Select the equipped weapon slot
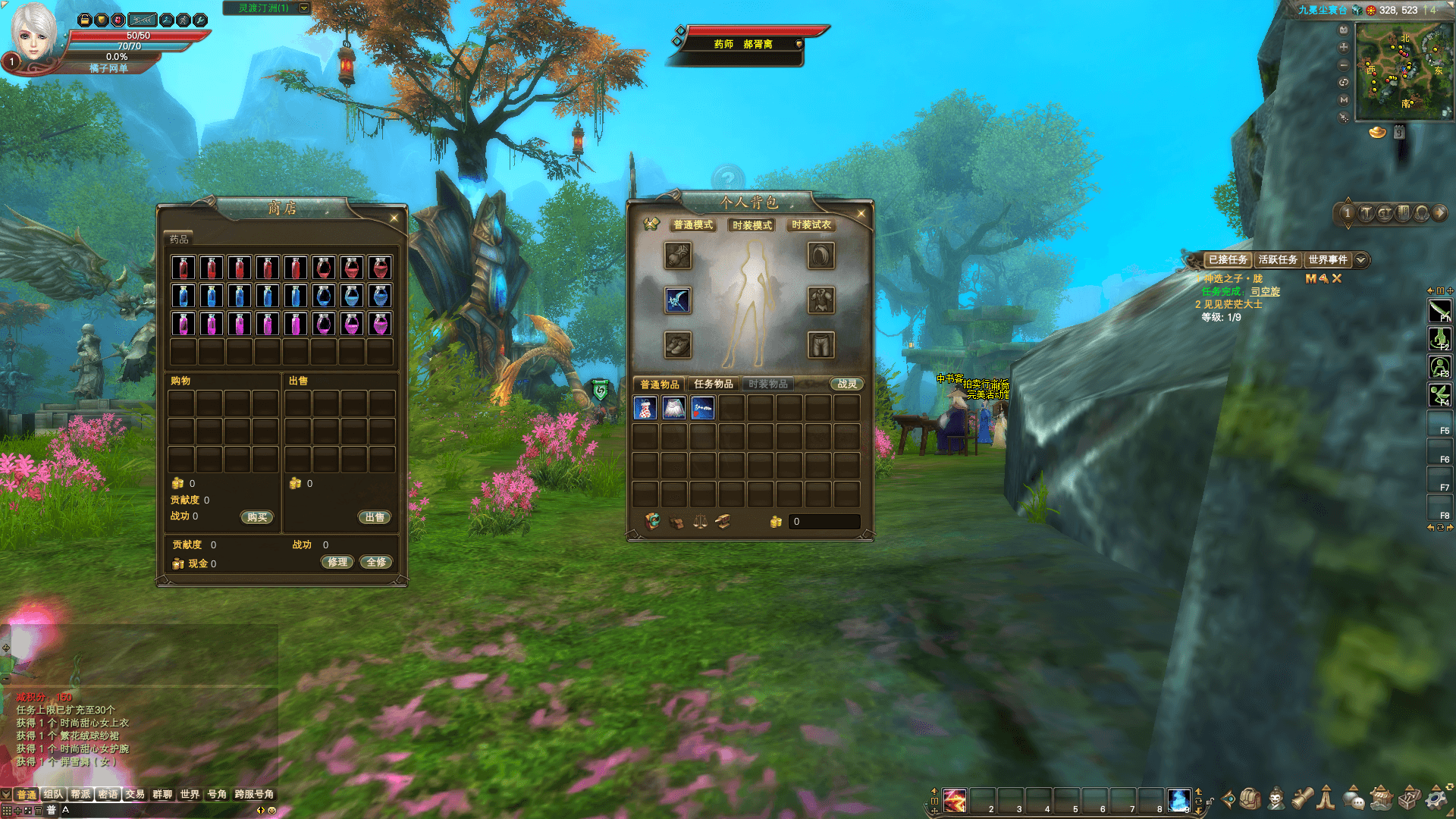Viewport: 1456px width, 819px height. [677, 300]
